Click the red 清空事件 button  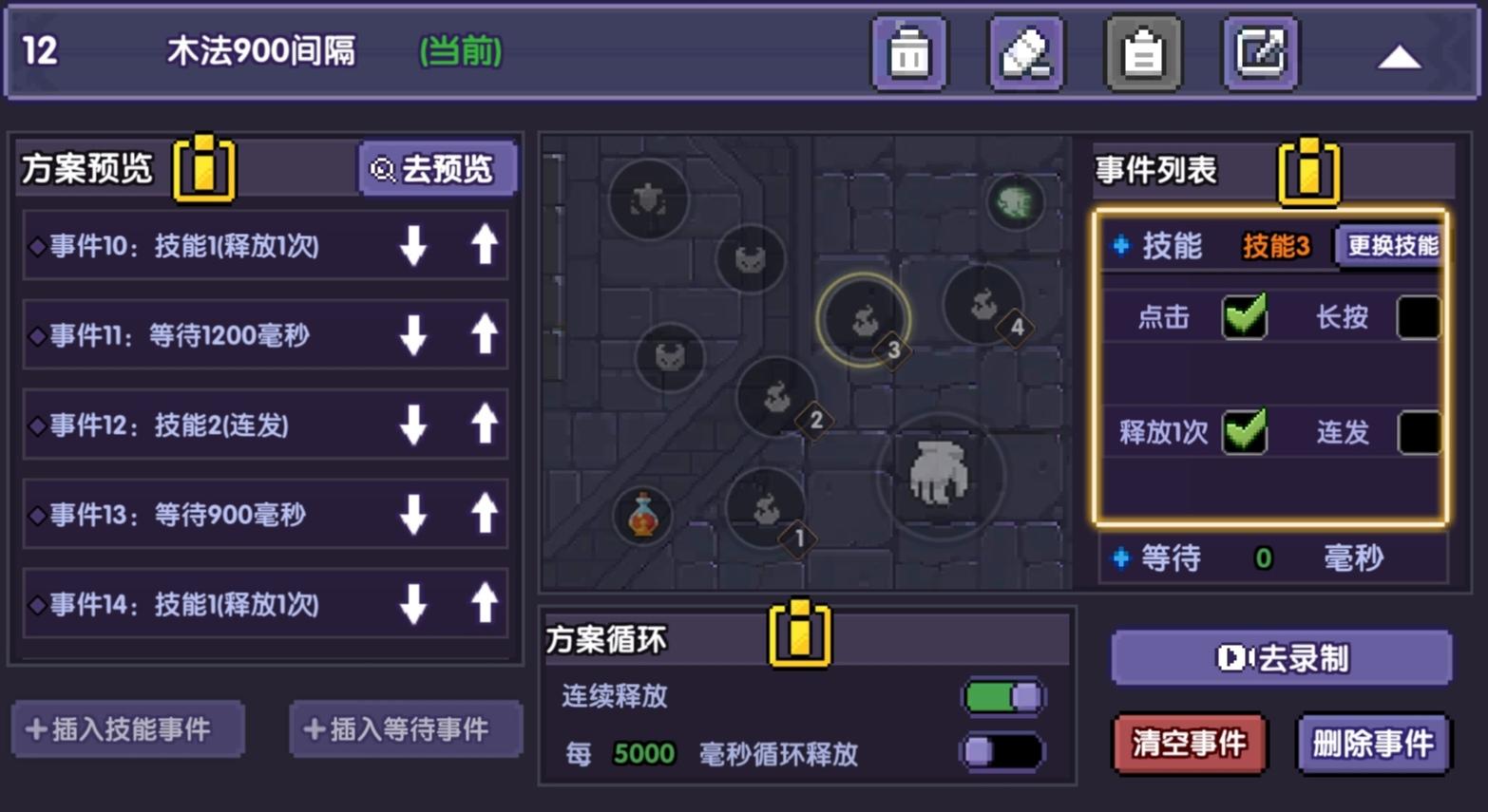click(x=1189, y=745)
